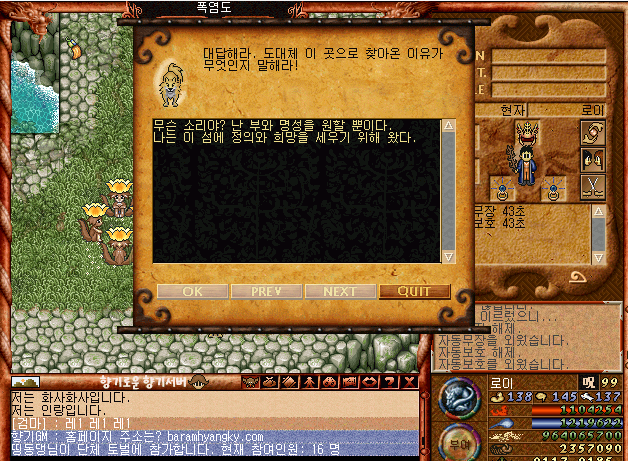Click the dialogue list's scroll-up arrow
Screen dimensions: 628x461
click(448, 126)
